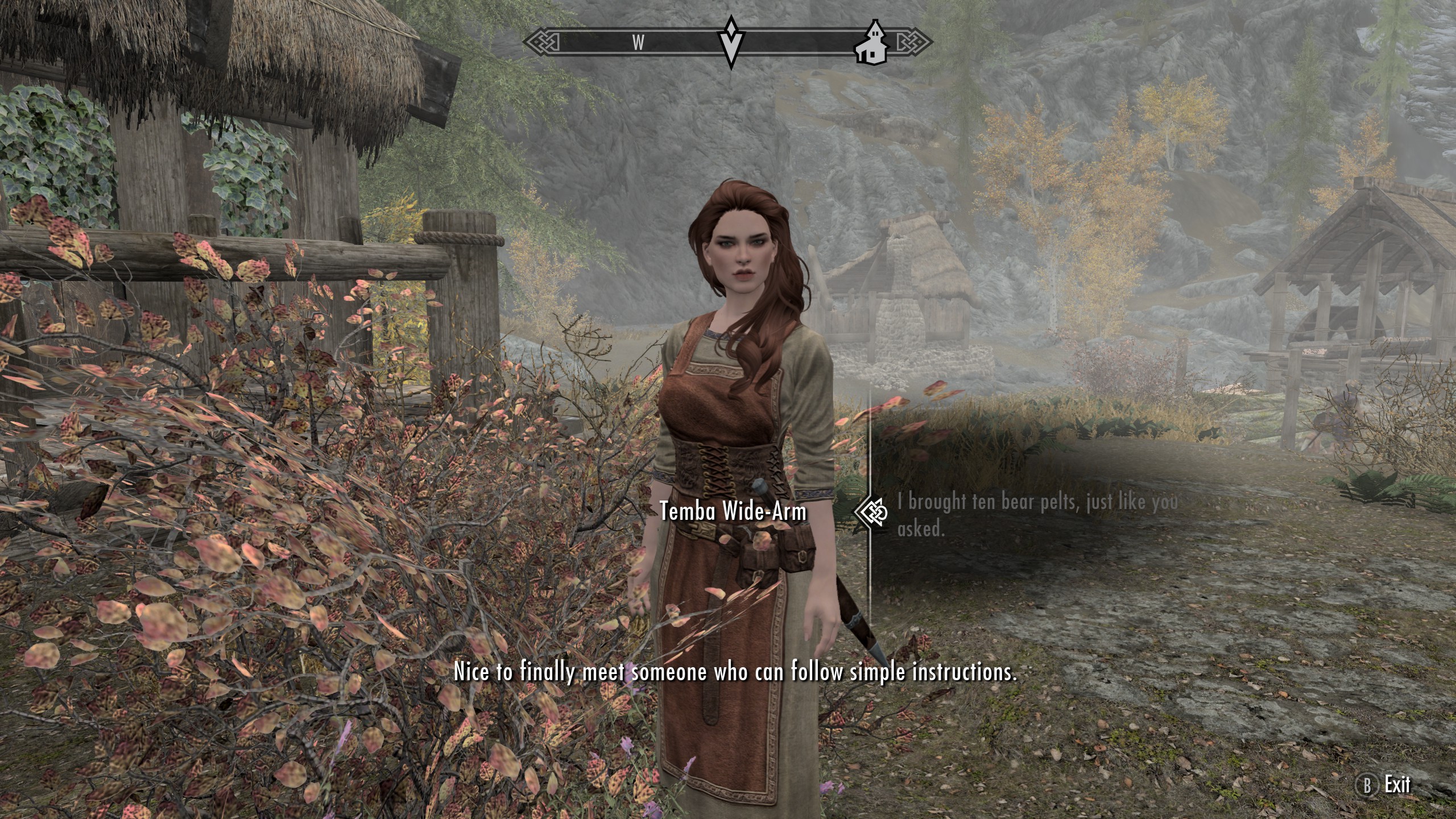Choose the 'I brought ten bear pelts' reply
This screenshot has width=1456, height=819.
tap(1036, 515)
